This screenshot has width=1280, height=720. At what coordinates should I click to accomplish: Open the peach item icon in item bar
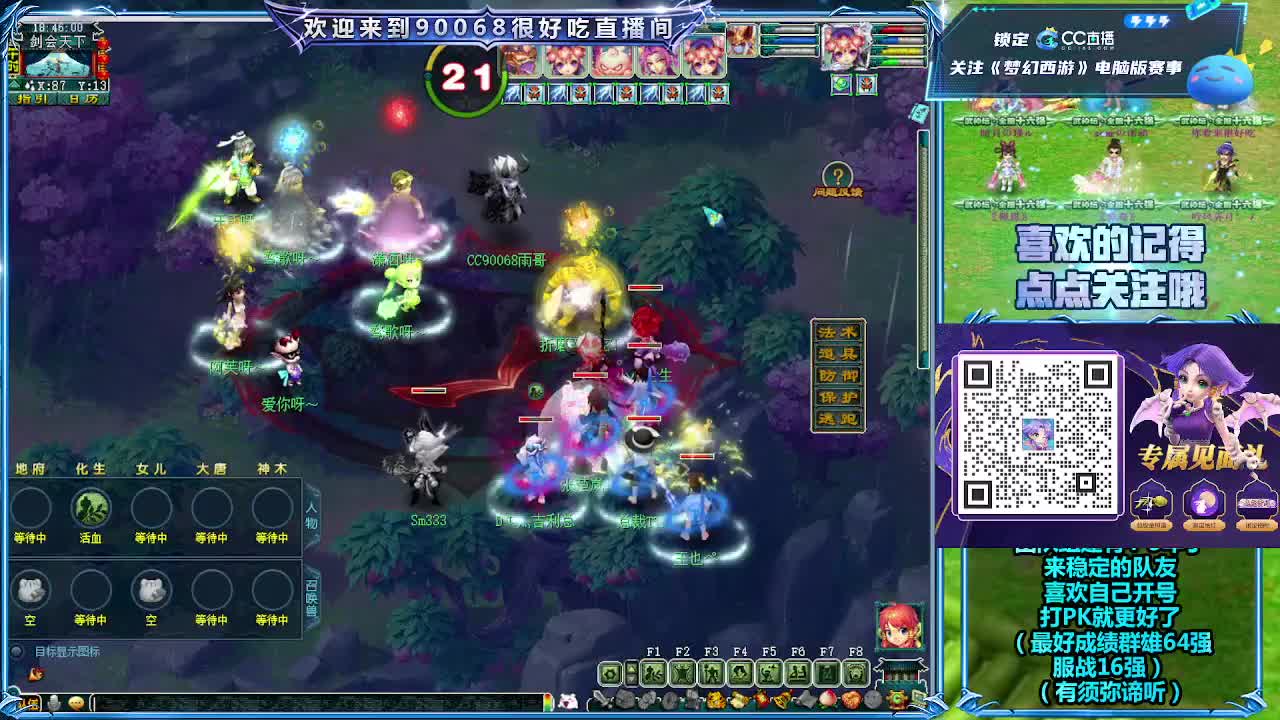coord(828,700)
